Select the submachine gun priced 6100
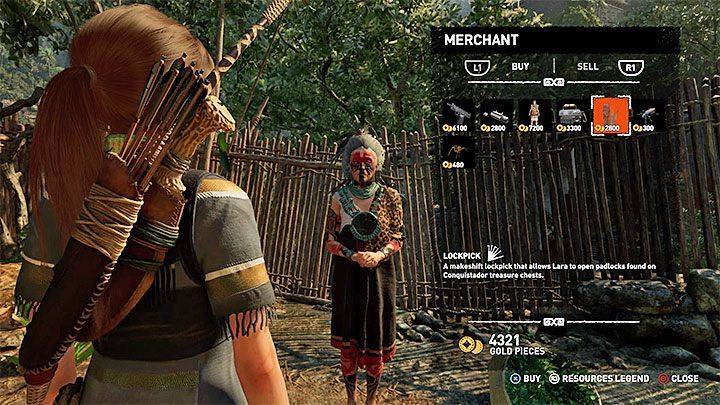 (x=459, y=114)
